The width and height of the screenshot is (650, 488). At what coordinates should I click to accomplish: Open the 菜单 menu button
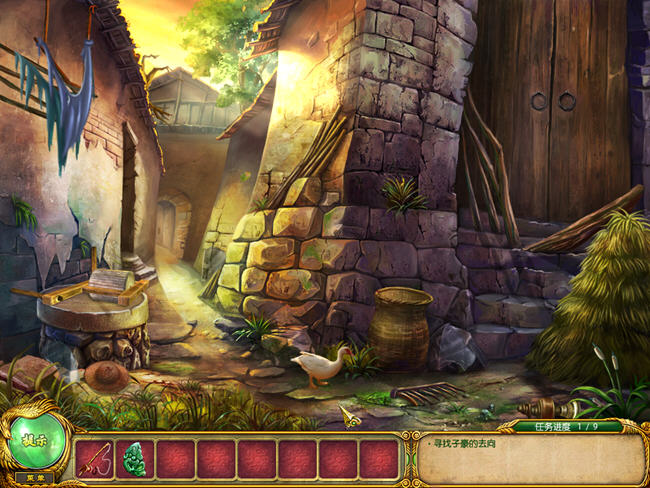35,479
